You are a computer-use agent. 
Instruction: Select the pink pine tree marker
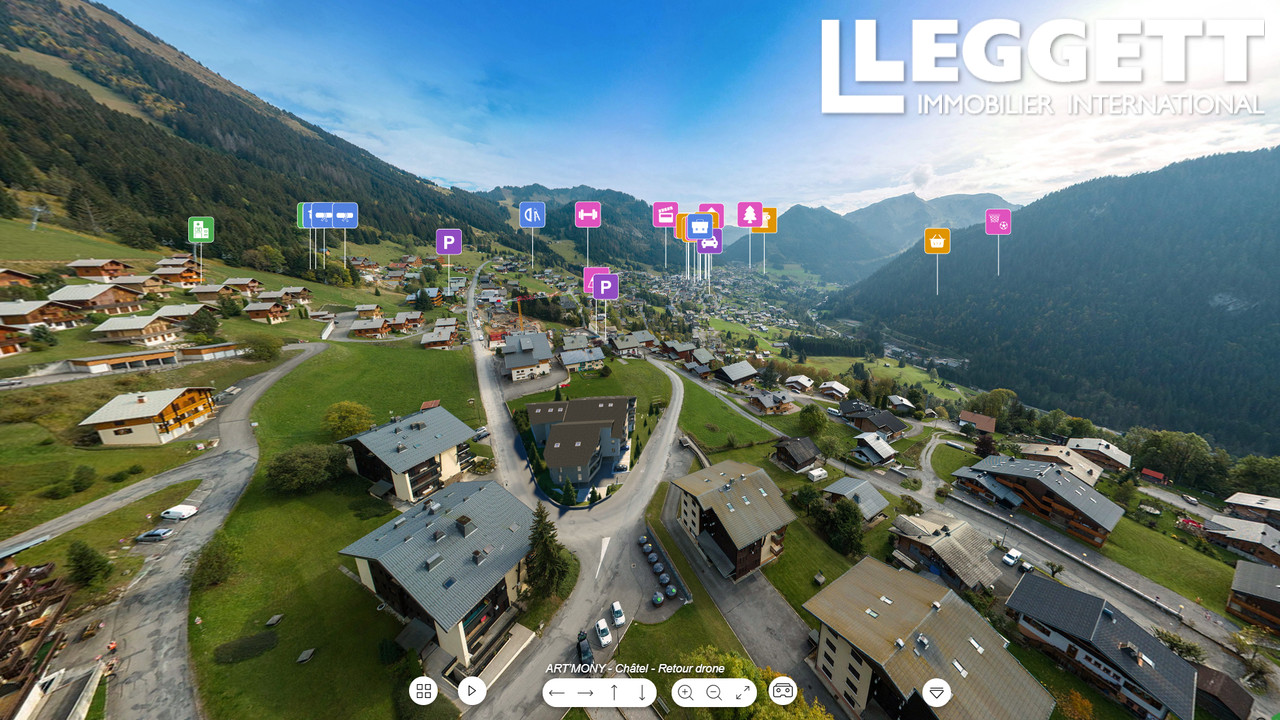point(750,214)
